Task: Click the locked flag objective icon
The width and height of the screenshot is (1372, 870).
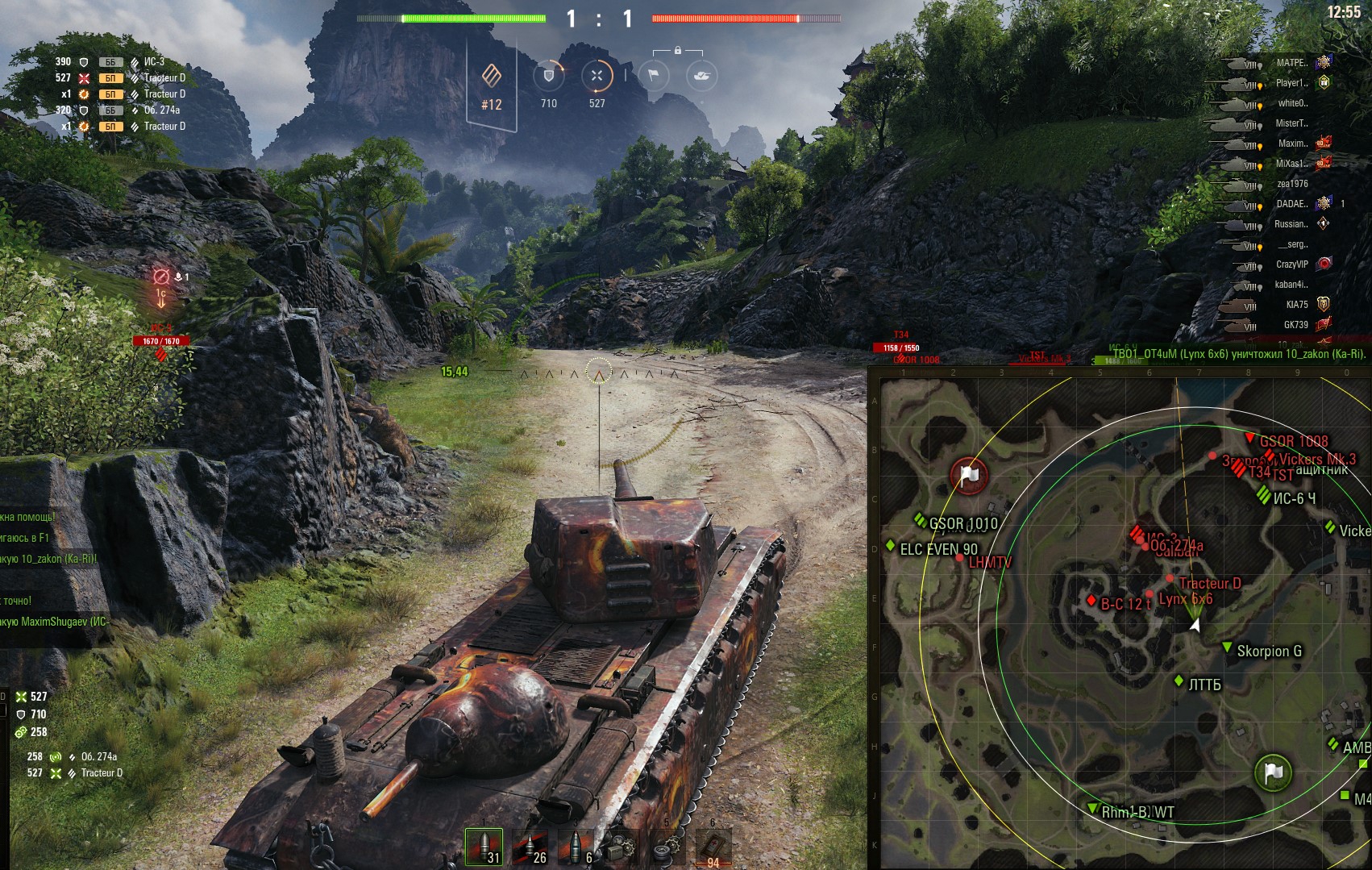Action: pyautogui.click(x=654, y=76)
